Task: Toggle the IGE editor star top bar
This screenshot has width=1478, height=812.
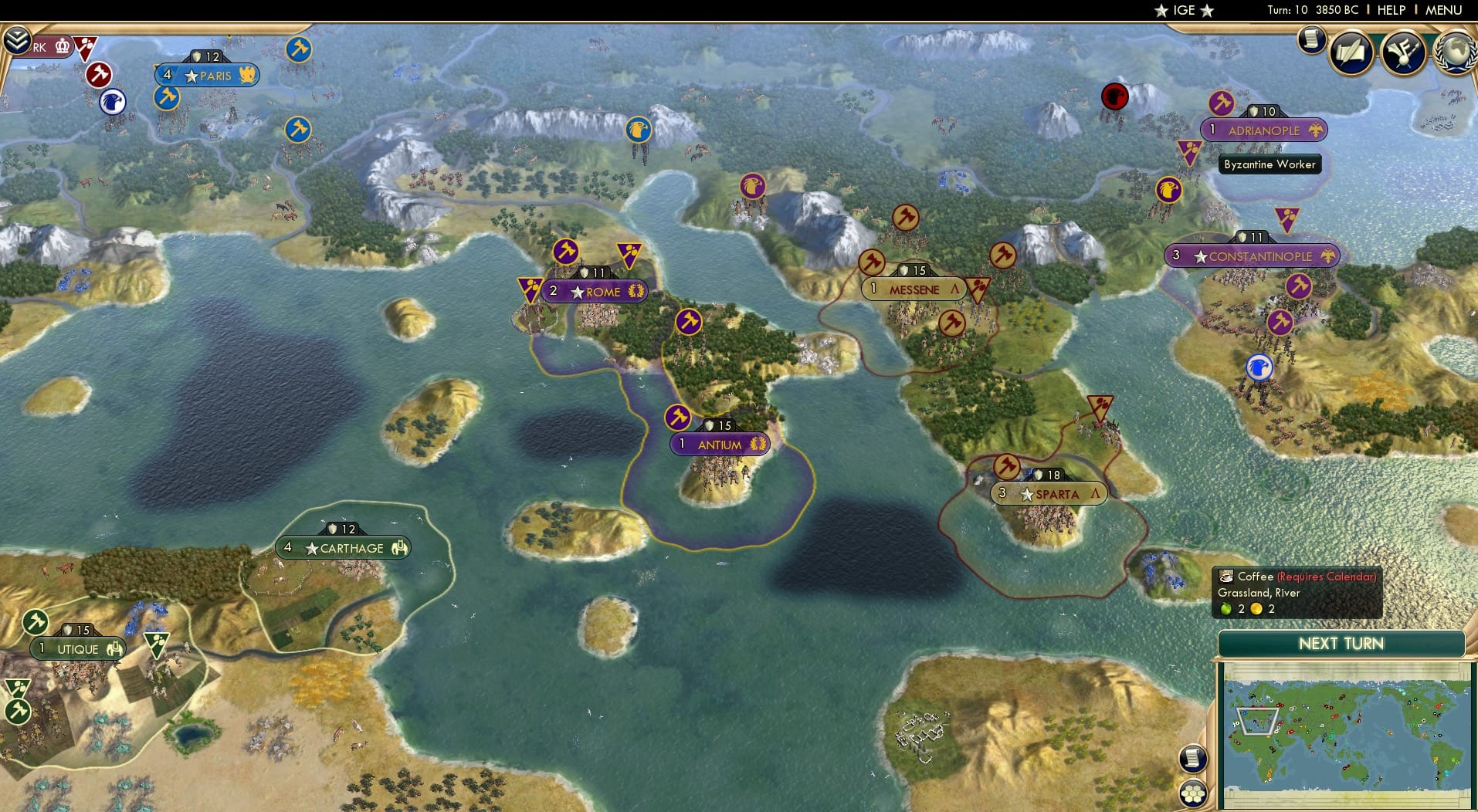Action: [x=1160, y=11]
